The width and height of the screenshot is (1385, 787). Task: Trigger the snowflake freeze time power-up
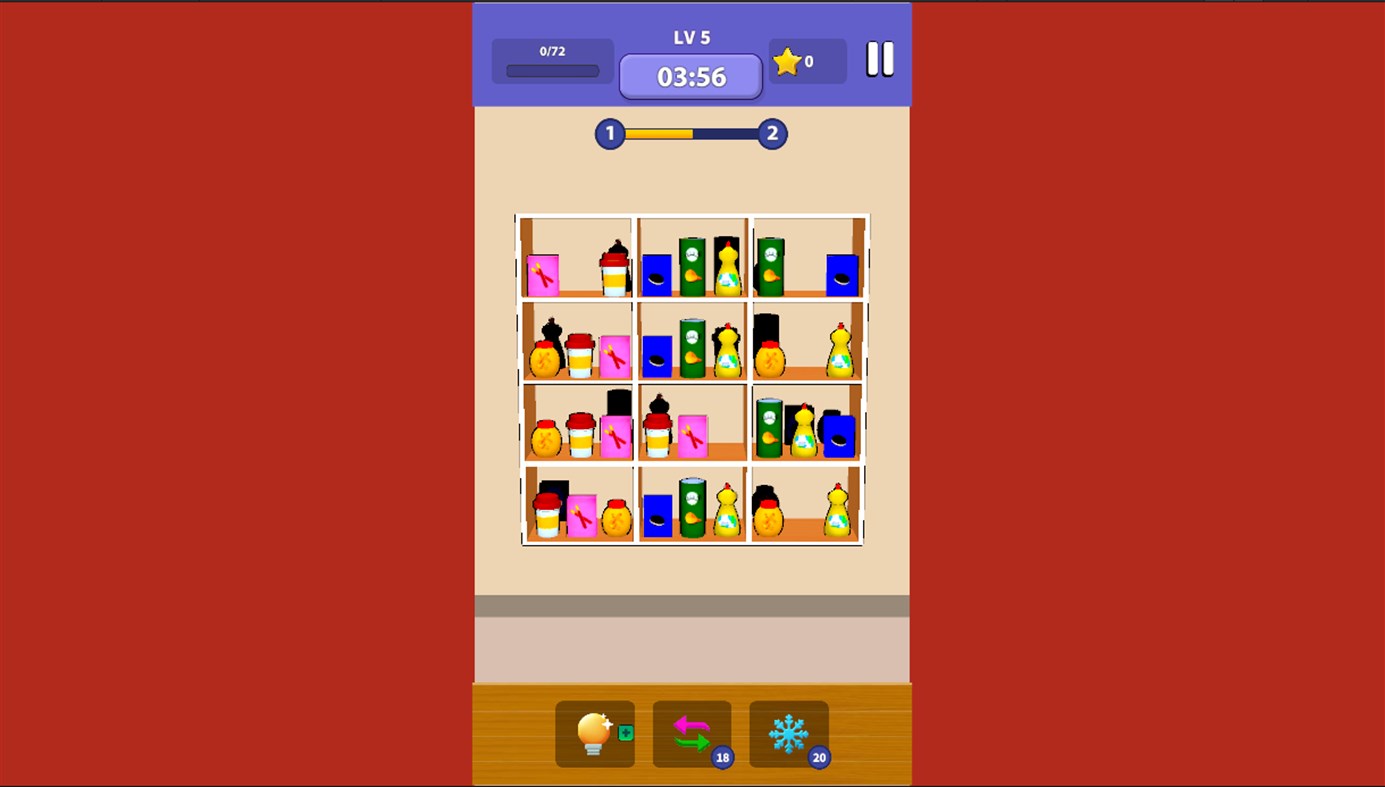tap(788, 734)
